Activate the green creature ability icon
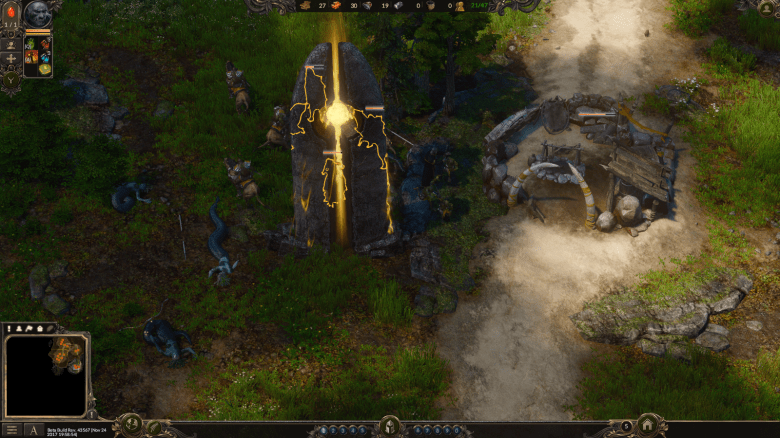The height and width of the screenshot is (438, 780). [x=31, y=44]
